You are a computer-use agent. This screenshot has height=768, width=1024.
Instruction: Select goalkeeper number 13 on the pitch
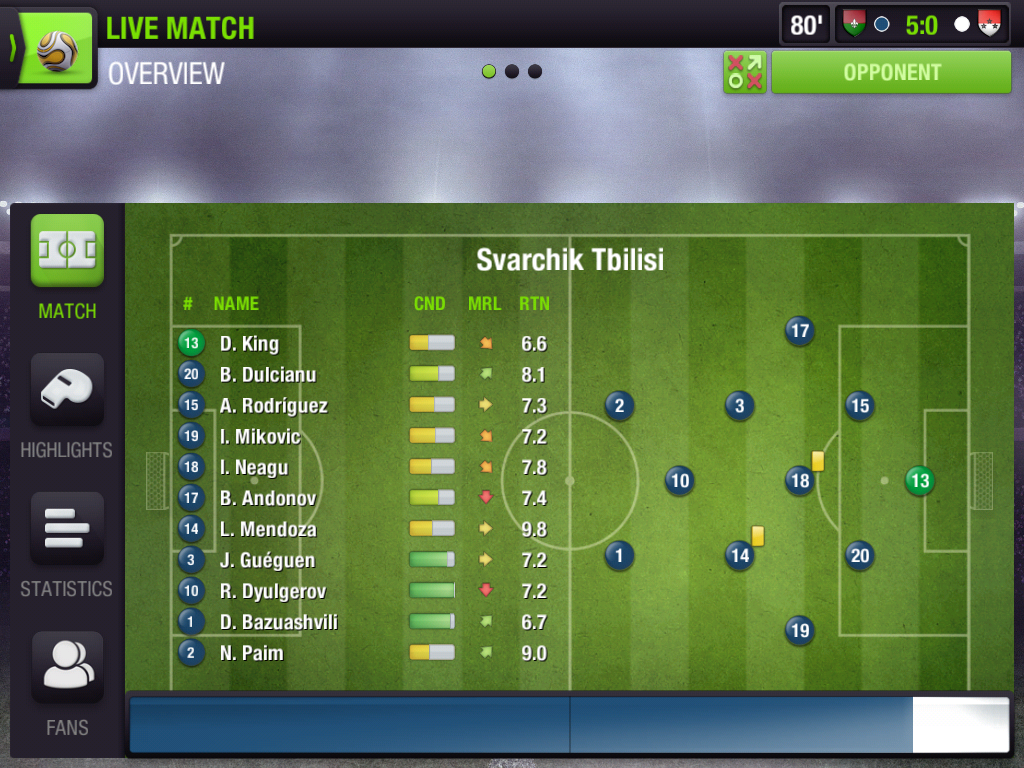(x=919, y=481)
